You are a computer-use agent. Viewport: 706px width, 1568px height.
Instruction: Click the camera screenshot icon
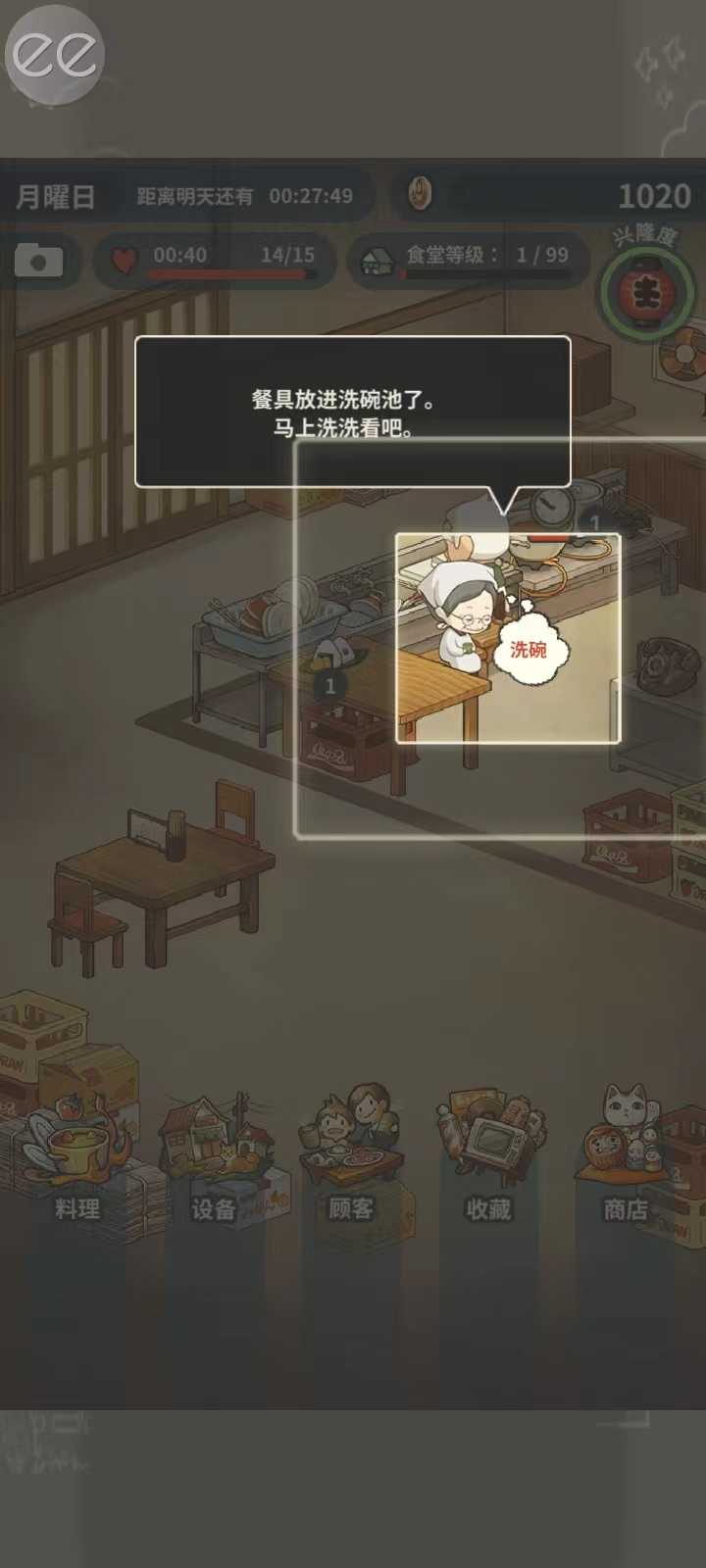point(39,261)
